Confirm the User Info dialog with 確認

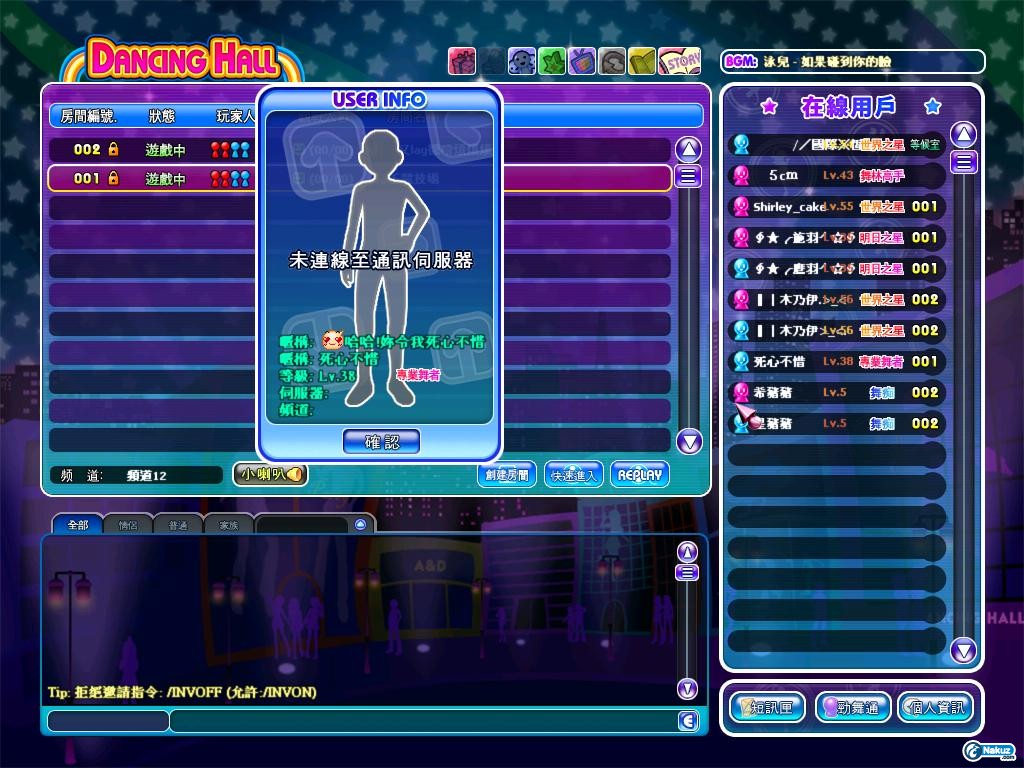point(381,441)
